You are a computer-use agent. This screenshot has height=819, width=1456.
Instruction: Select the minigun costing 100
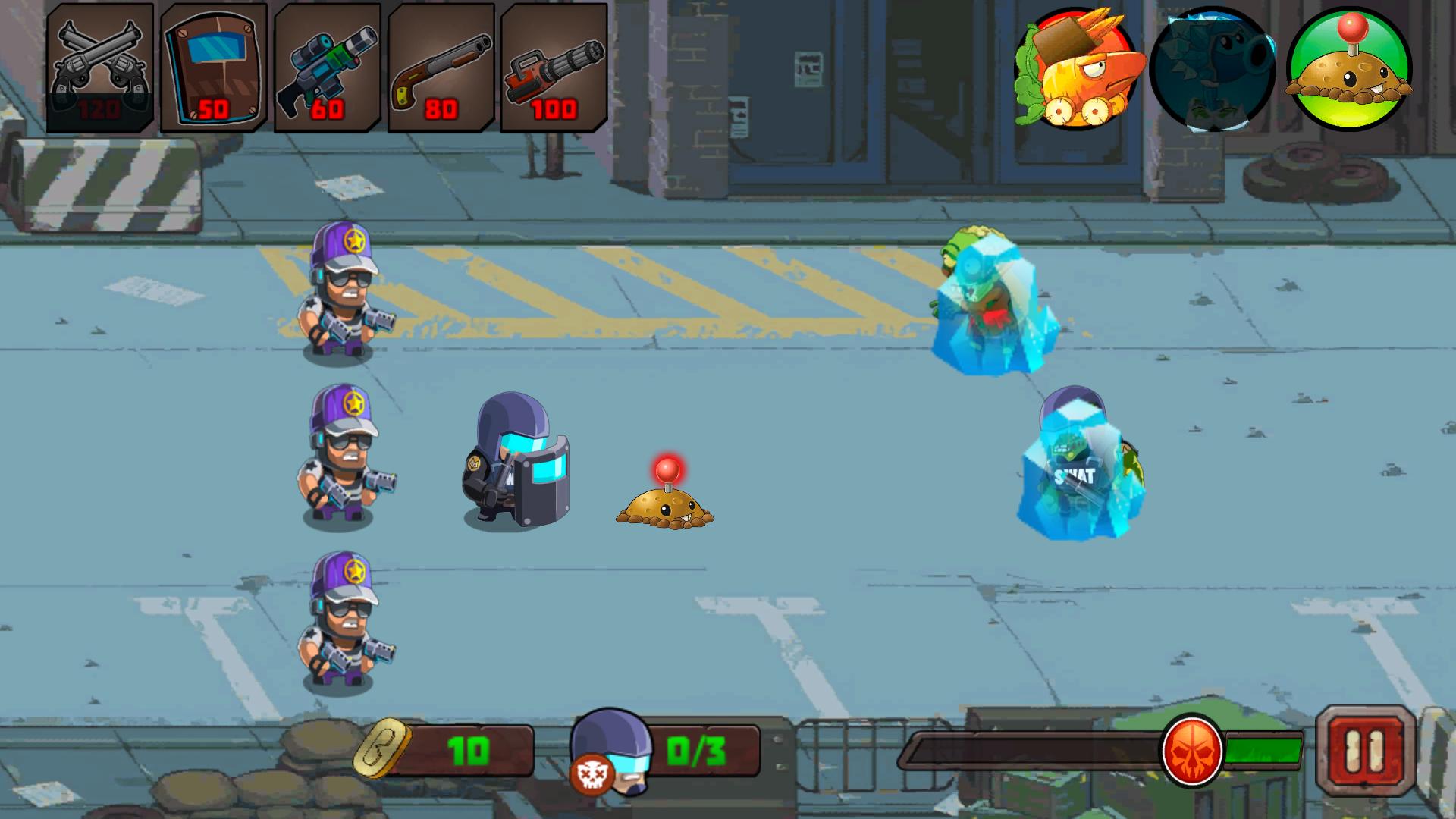click(x=553, y=67)
